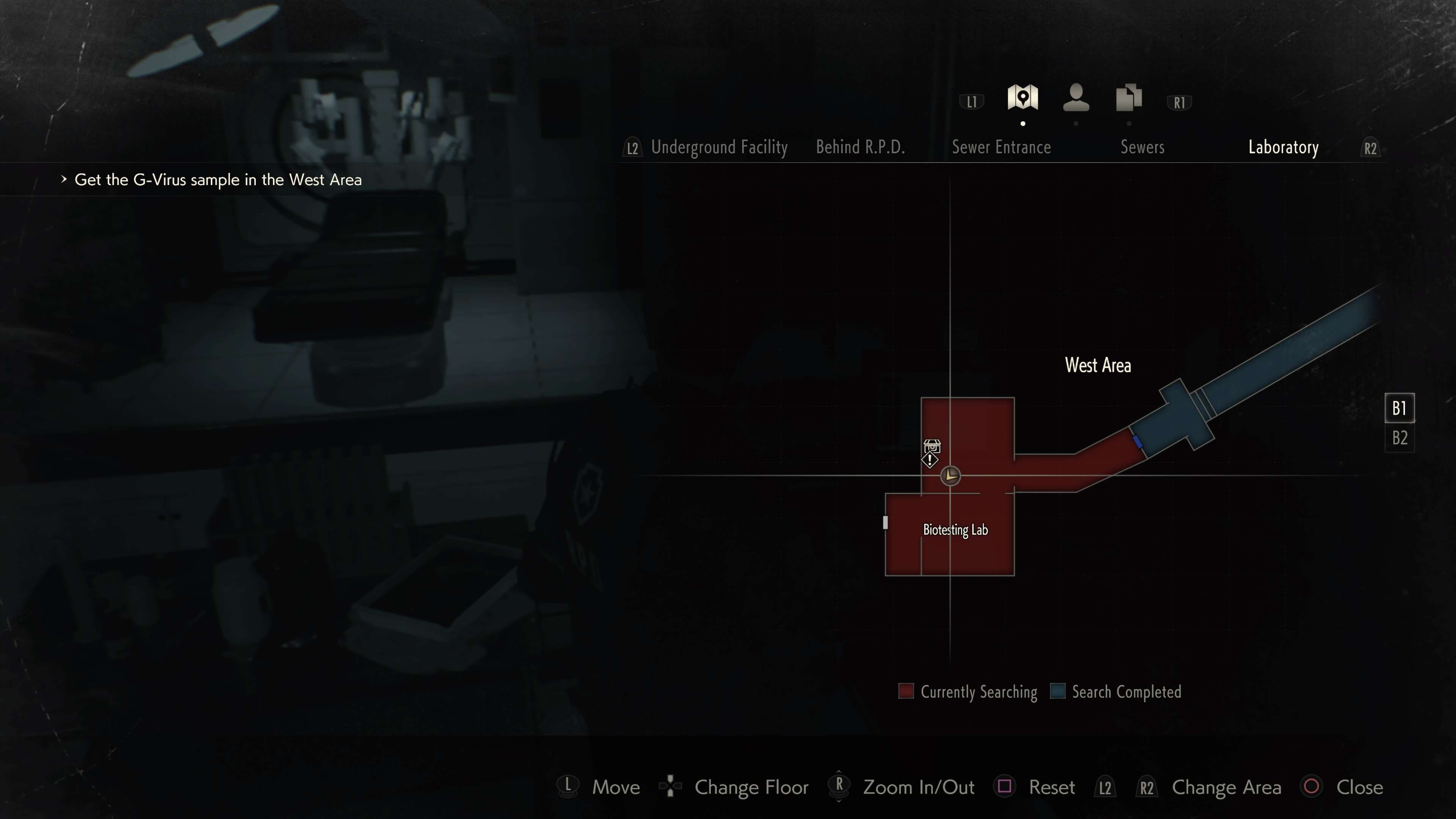
Task: Open the files documents icon
Action: coord(1129,98)
